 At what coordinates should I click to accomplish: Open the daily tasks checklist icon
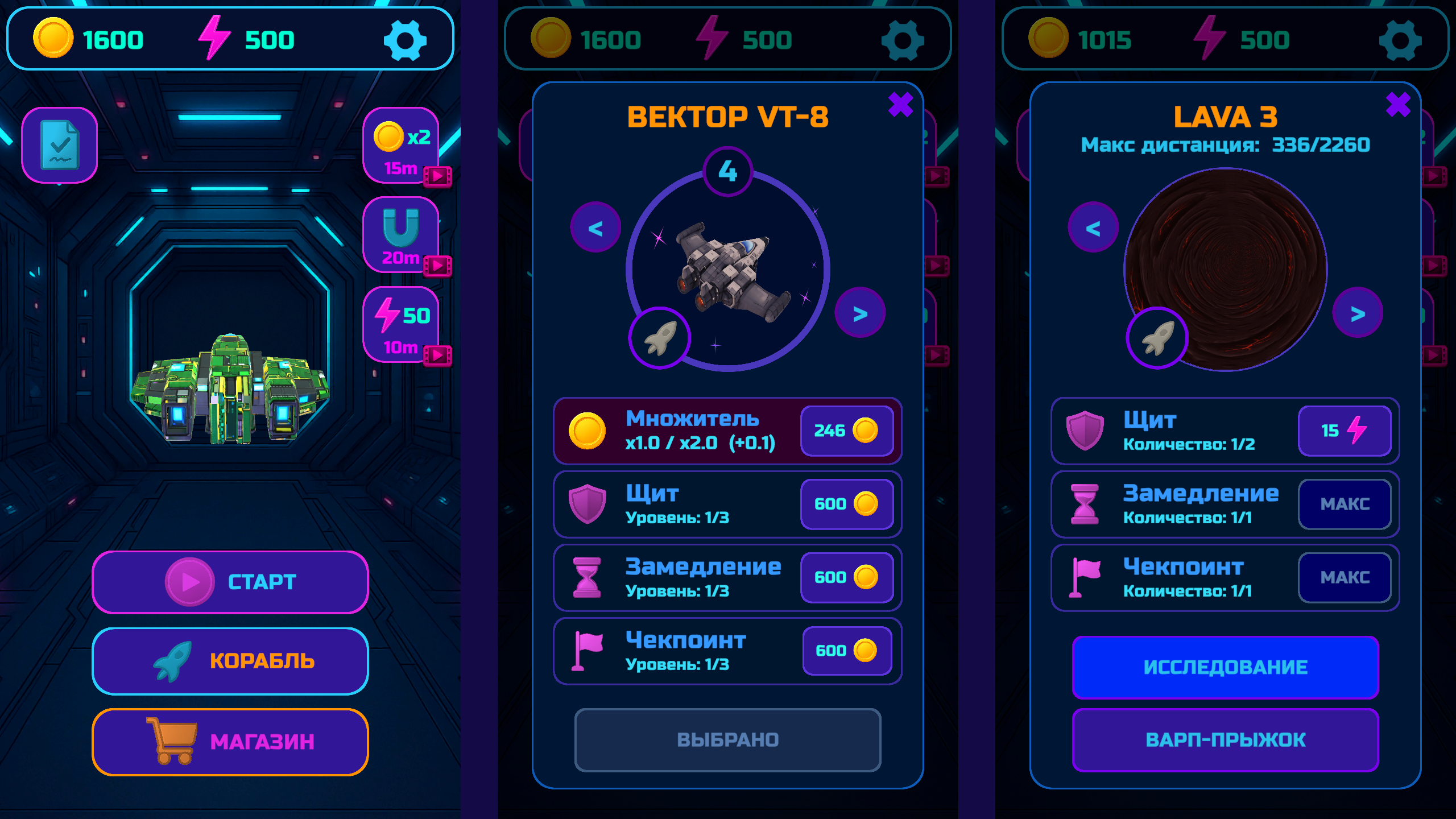pyautogui.click(x=59, y=144)
